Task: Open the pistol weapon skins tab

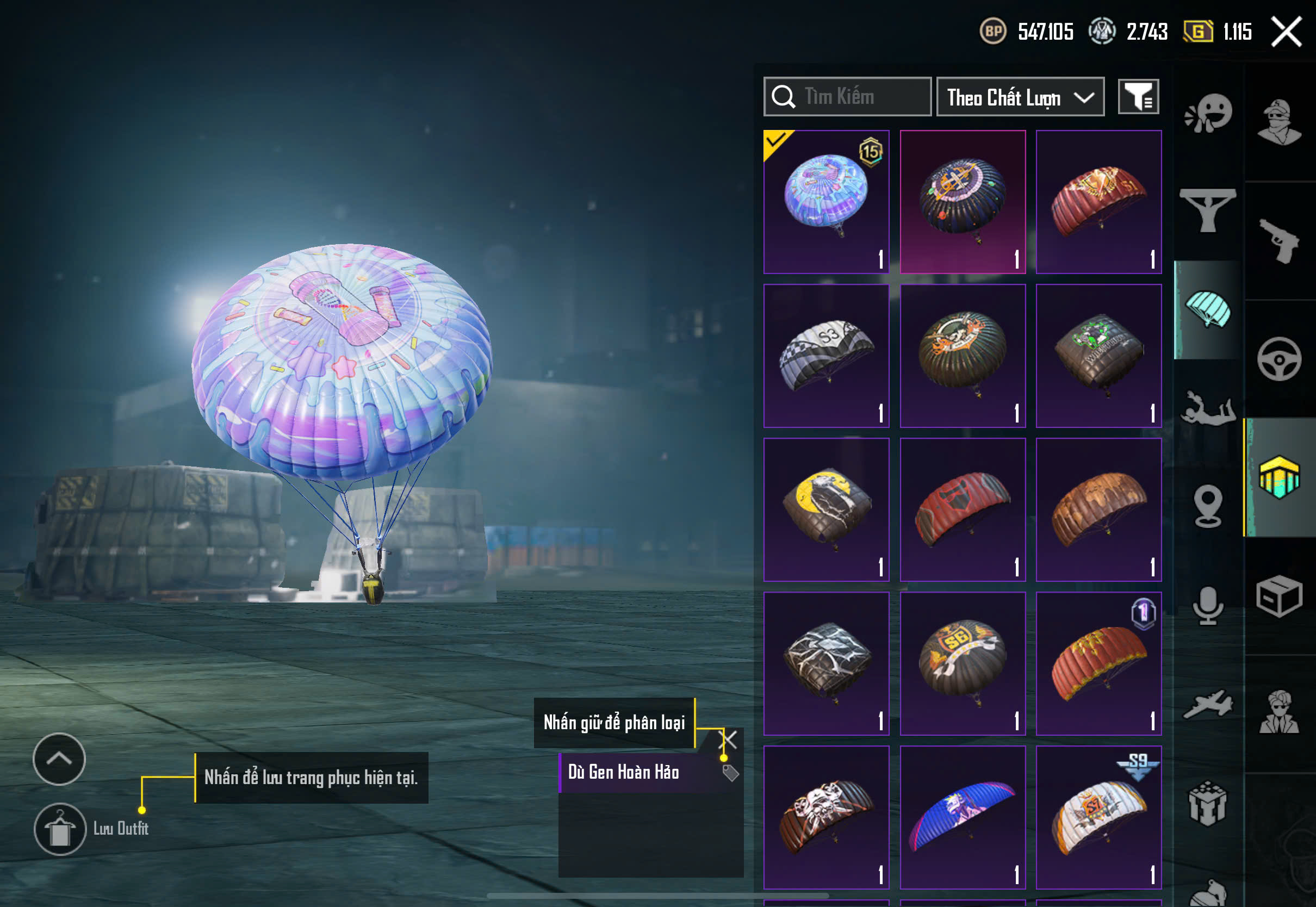Action: click(1279, 241)
